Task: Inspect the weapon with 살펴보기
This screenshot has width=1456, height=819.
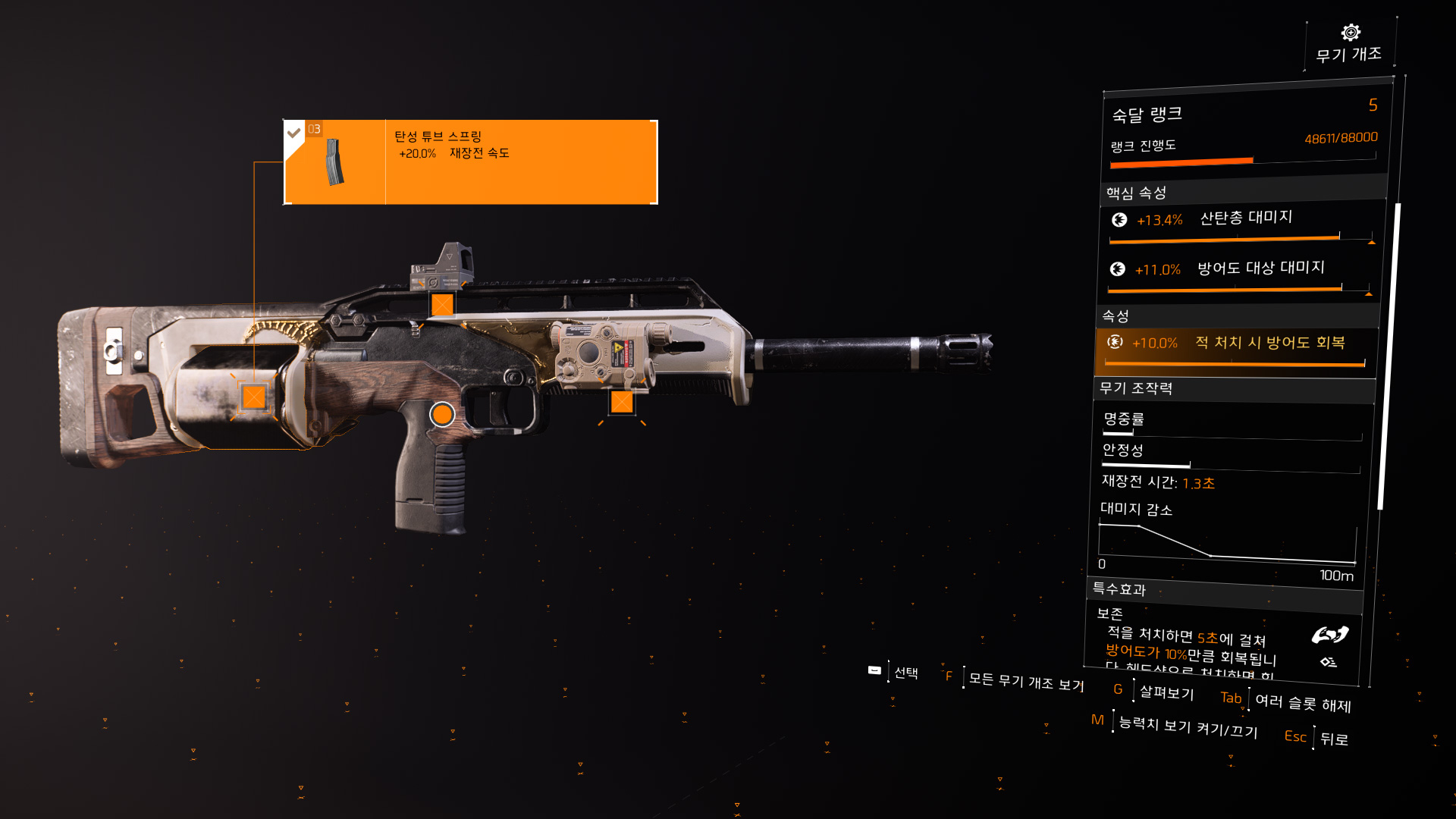Action: (1166, 692)
